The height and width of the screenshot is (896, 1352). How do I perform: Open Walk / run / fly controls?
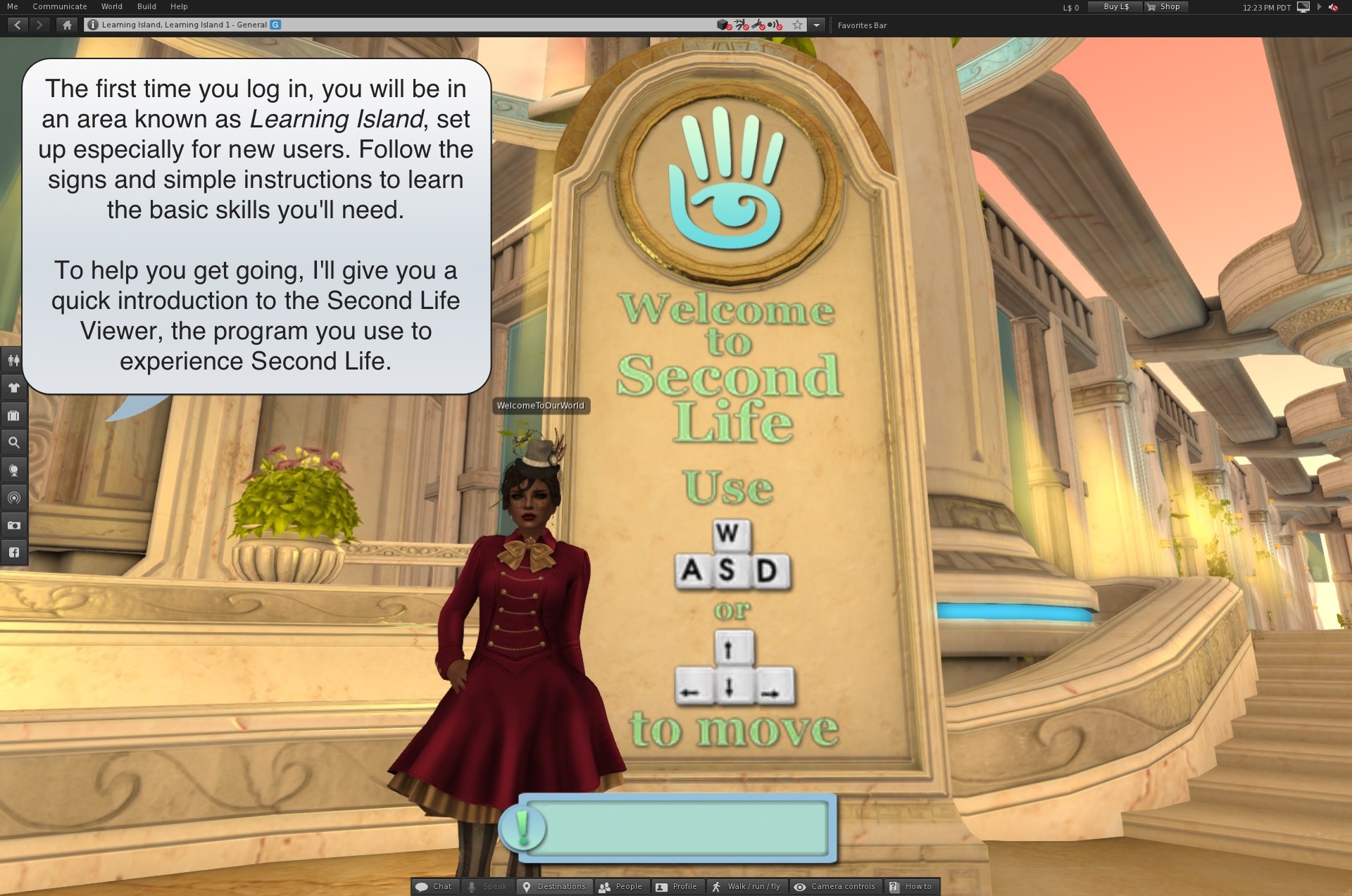746,886
